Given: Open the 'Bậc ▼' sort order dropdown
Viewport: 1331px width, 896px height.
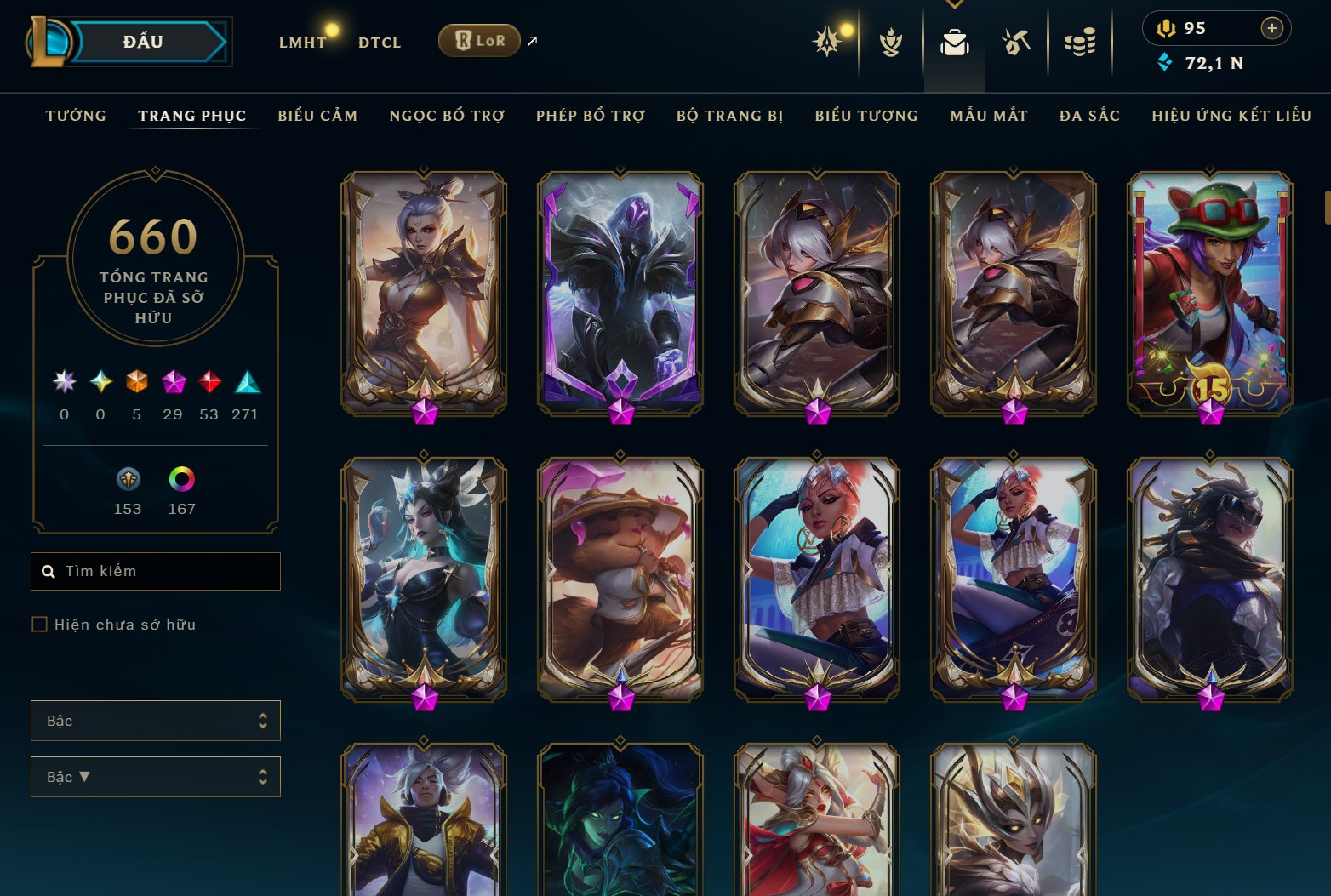Looking at the screenshot, I should (x=156, y=776).
